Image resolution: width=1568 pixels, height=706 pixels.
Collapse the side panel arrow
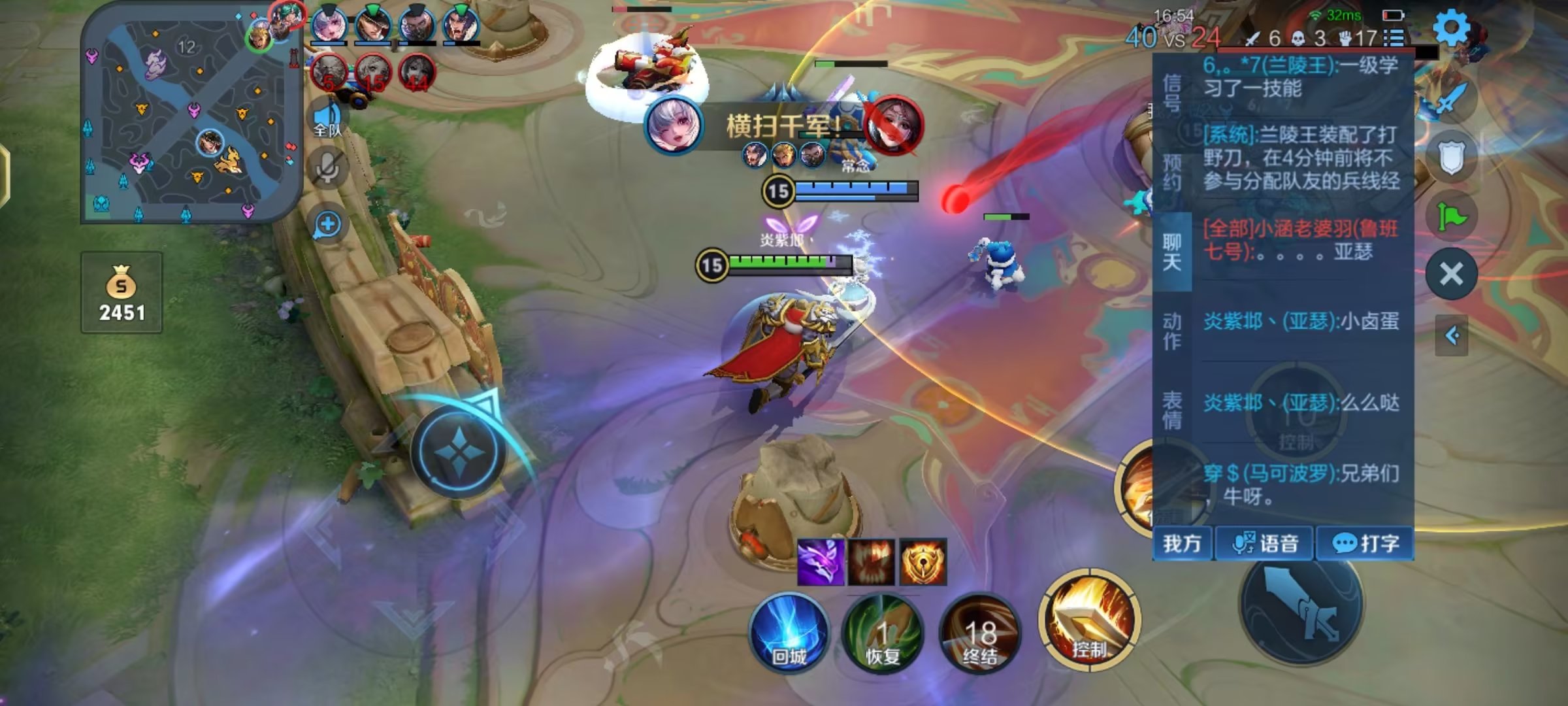[x=1452, y=336]
